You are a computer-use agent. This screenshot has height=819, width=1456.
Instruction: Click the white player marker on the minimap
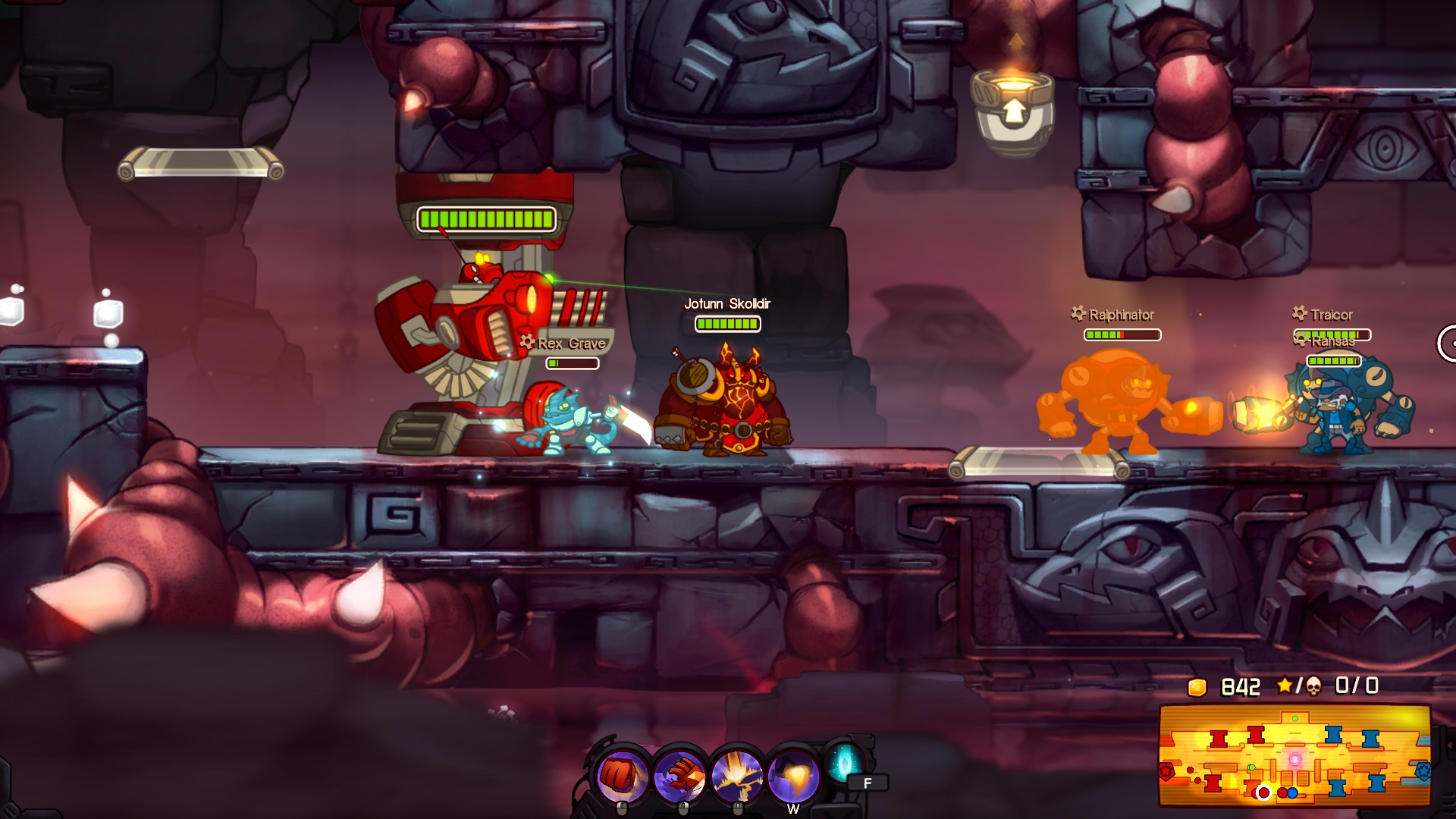[x=1263, y=792]
